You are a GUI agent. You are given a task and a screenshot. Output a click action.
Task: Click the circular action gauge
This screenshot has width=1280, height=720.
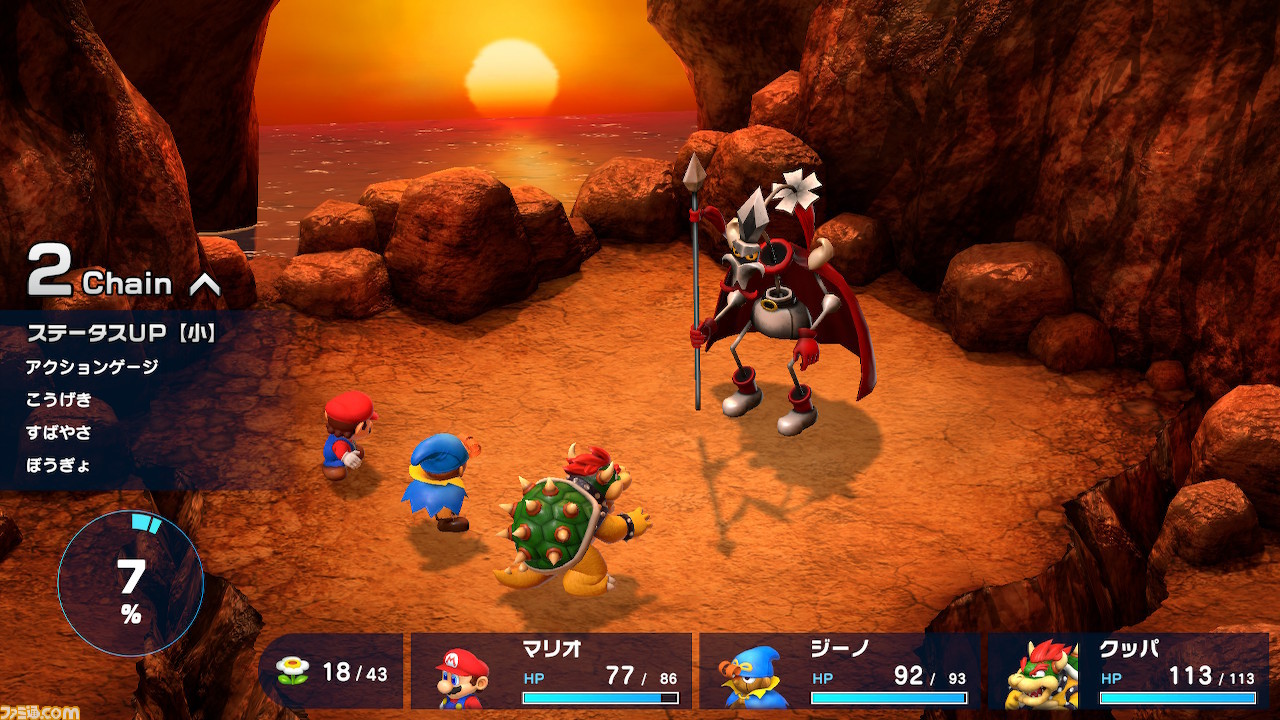point(130,583)
